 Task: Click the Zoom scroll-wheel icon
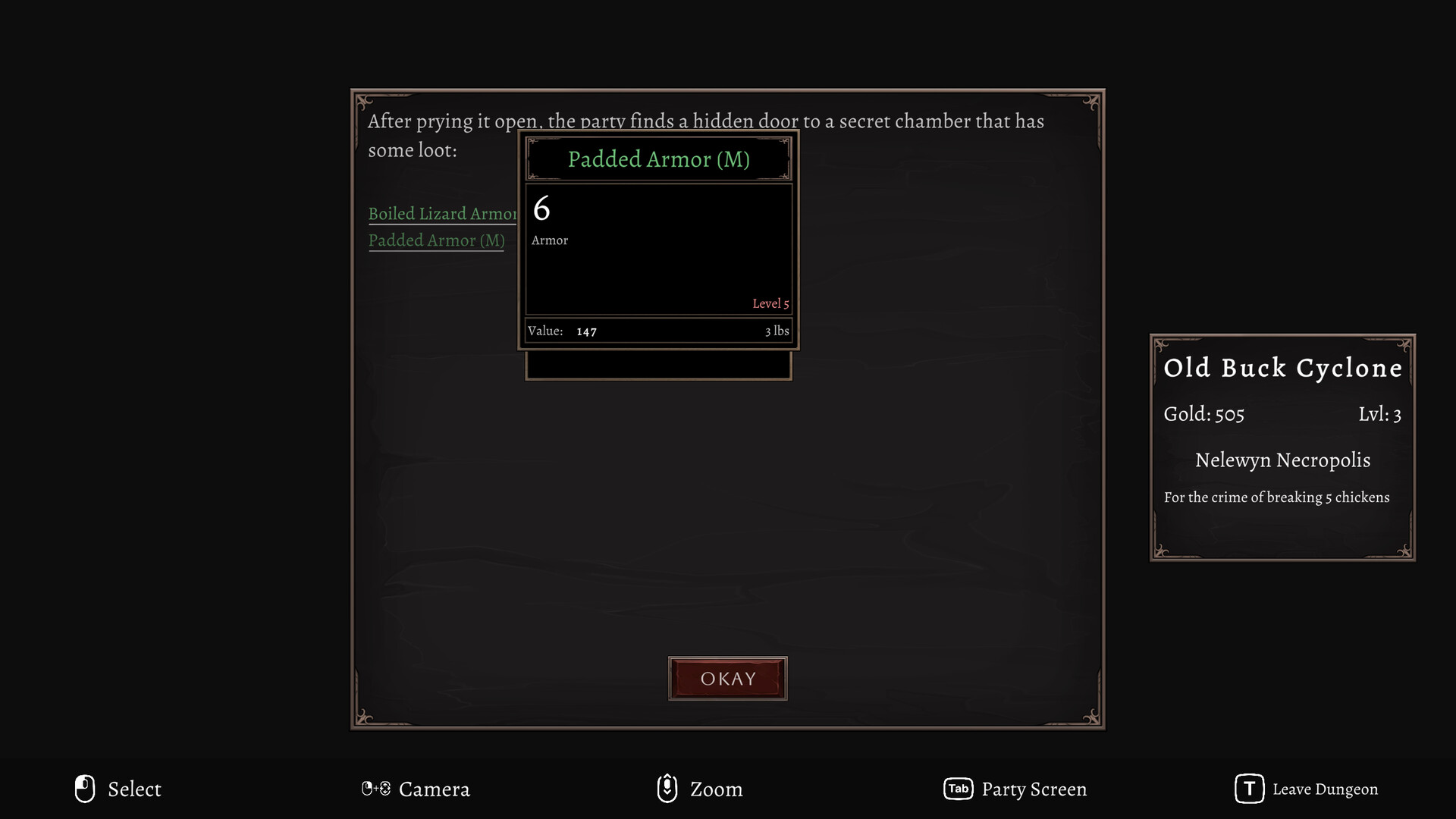[667, 789]
